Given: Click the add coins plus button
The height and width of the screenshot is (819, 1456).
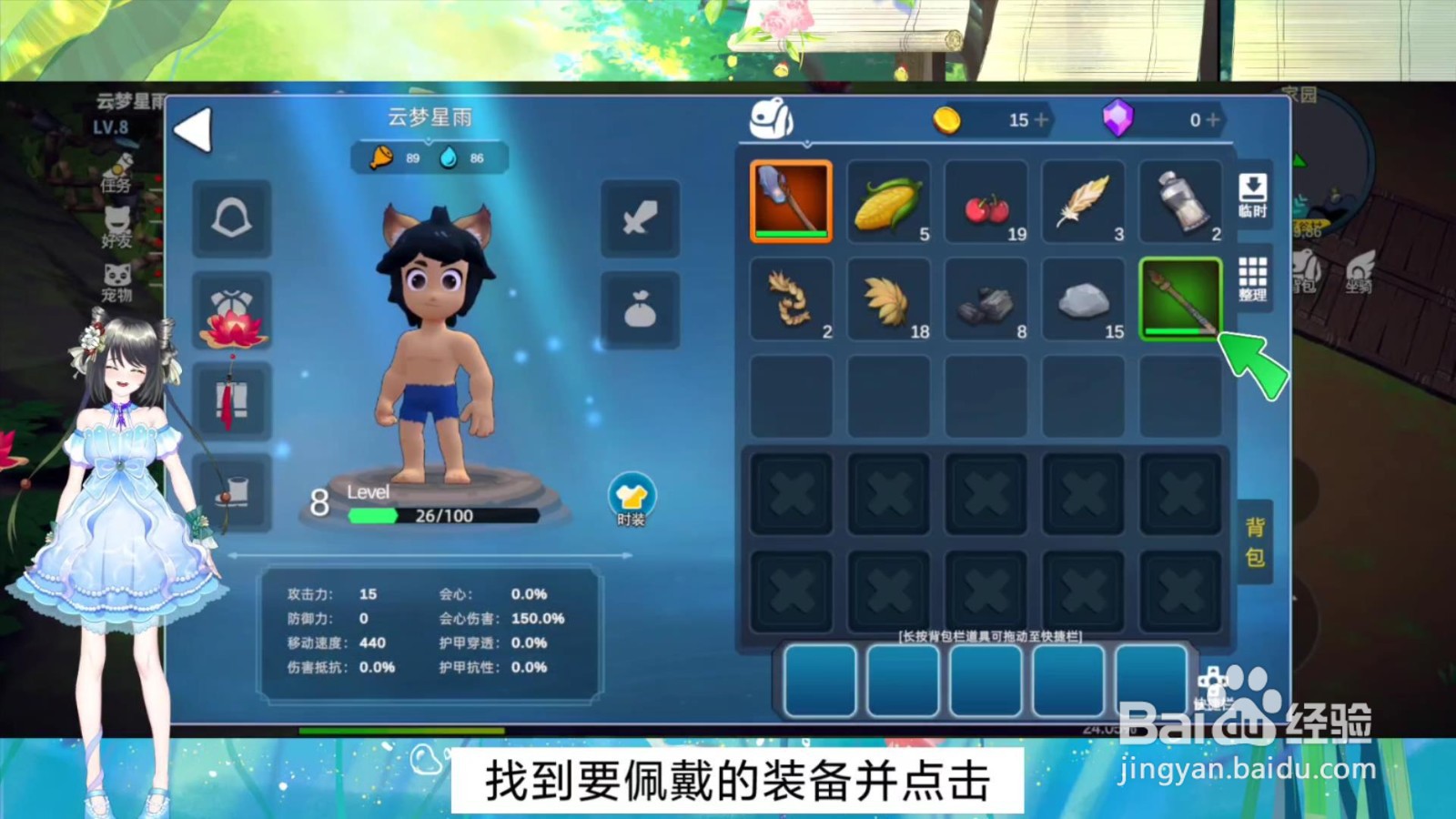Looking at the screenshot, I should pyautogui.click(x=1039, y=119).
